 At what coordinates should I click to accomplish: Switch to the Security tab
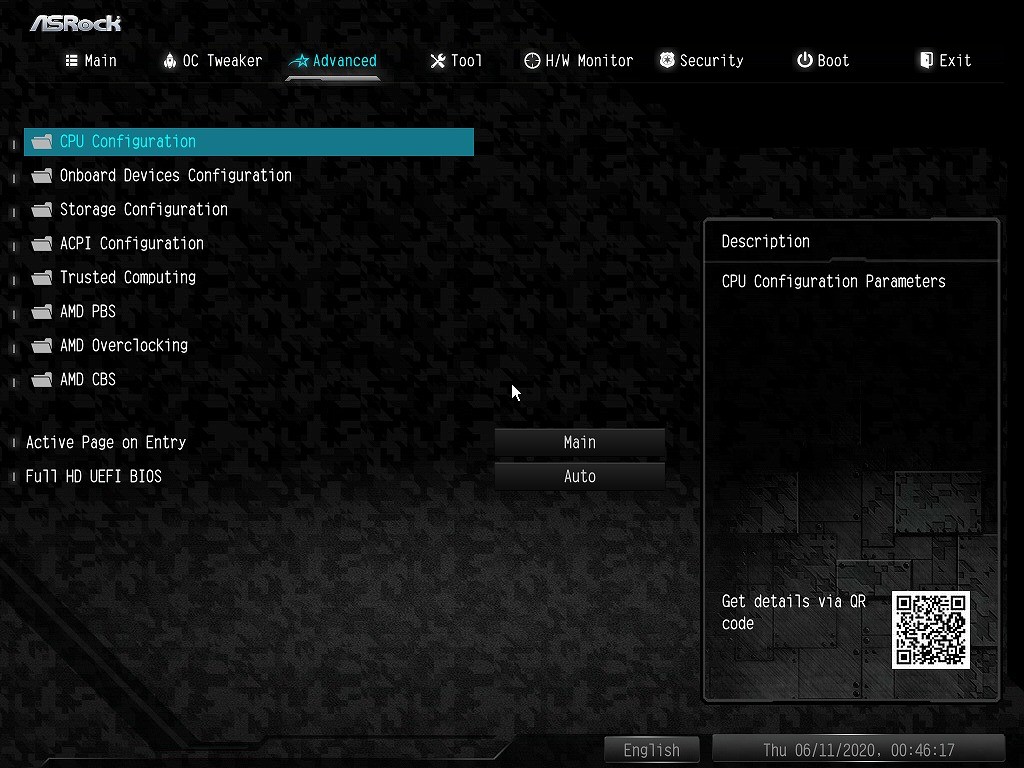pos(701,61)
